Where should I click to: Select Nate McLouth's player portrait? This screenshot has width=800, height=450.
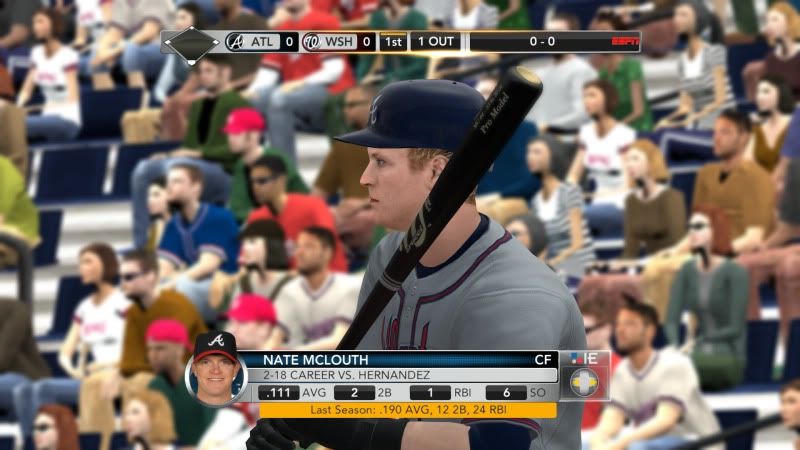pos(216,362)
